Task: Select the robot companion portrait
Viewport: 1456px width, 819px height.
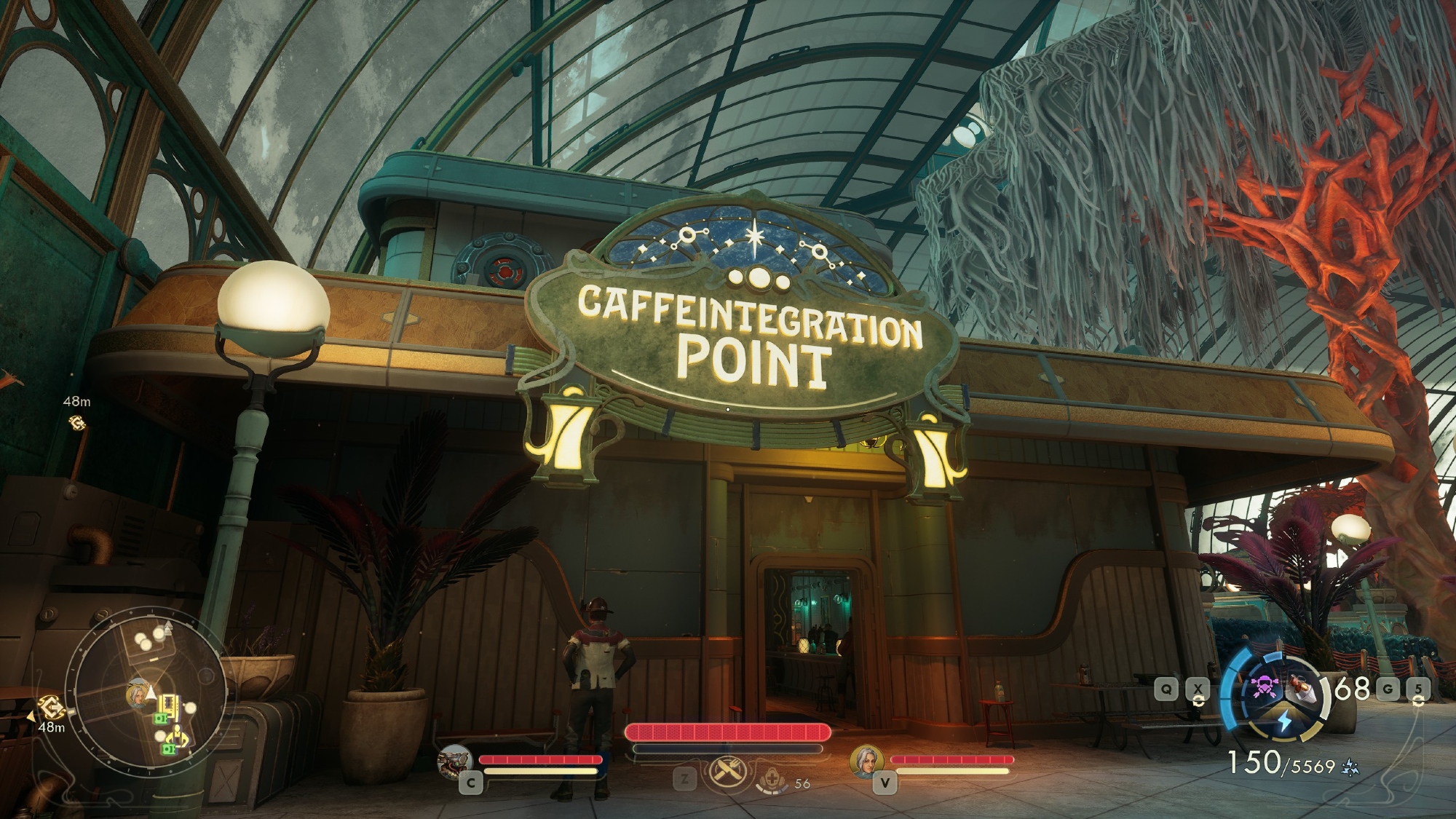Action: click(454, 761)
